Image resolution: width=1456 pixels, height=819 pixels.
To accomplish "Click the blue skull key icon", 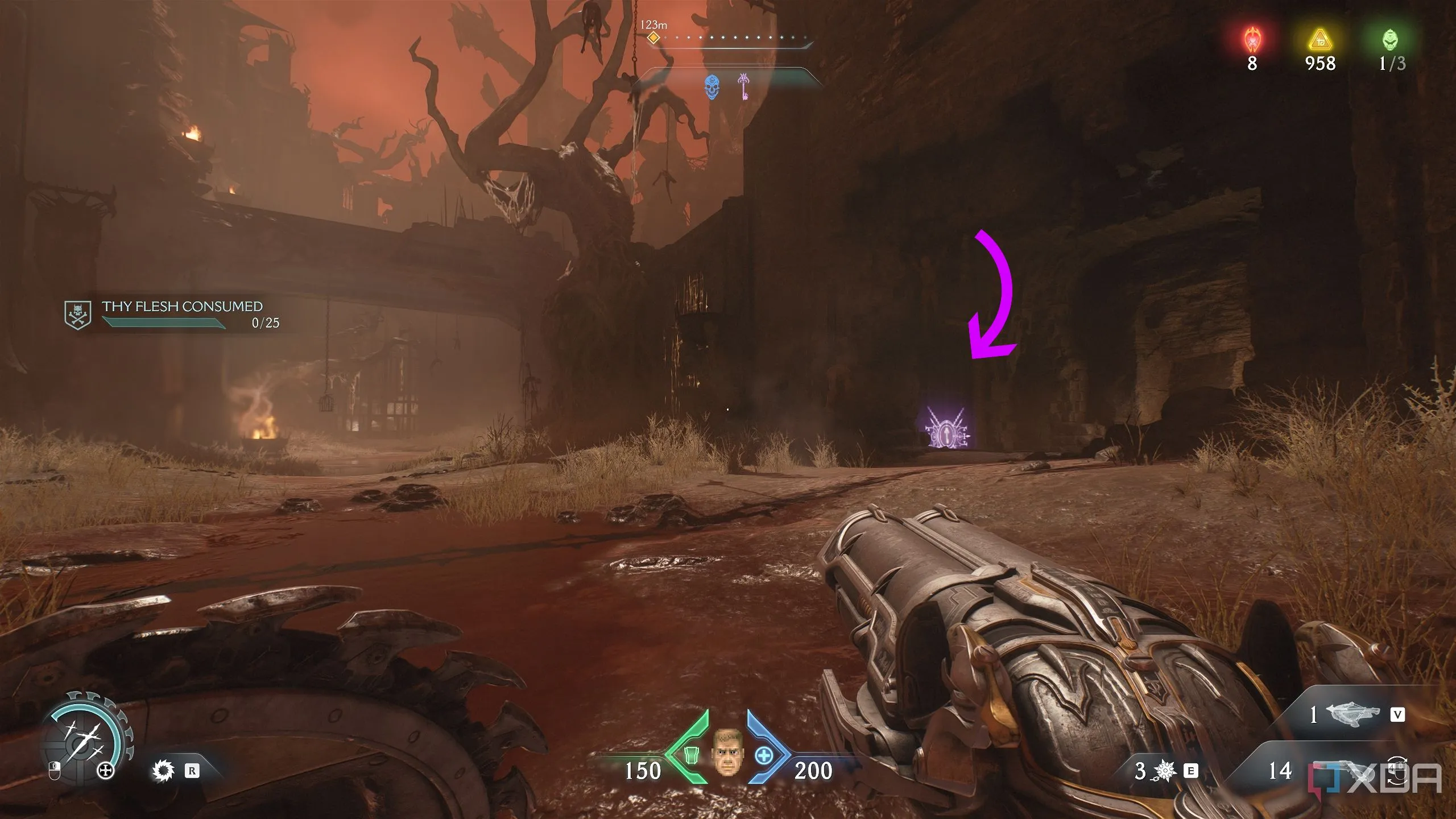I will tap(712, 87).
